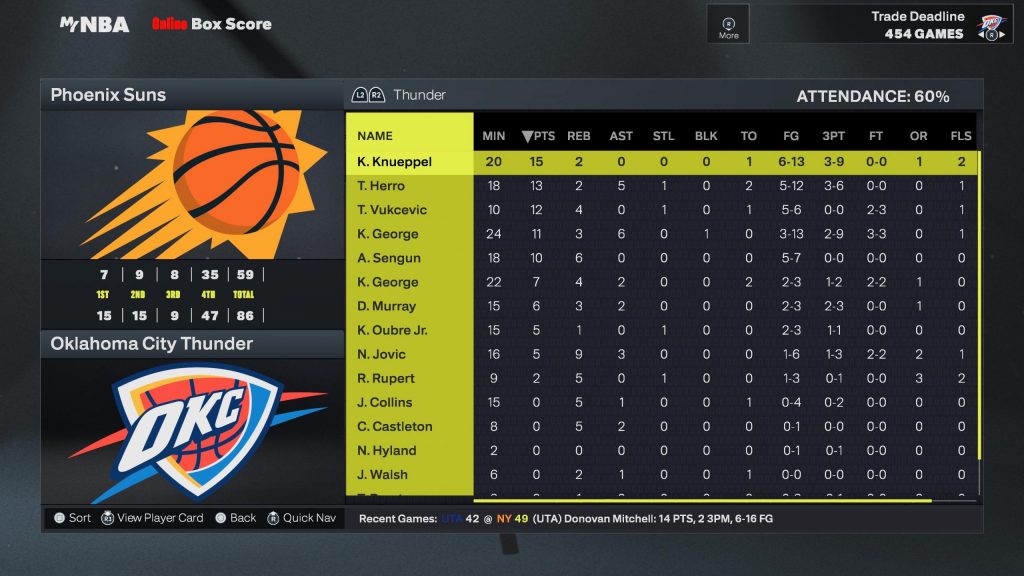Choose K. Oubre Jr. in the list
Viewport: 1024px width, 576px height.
[x=392, y=330]
